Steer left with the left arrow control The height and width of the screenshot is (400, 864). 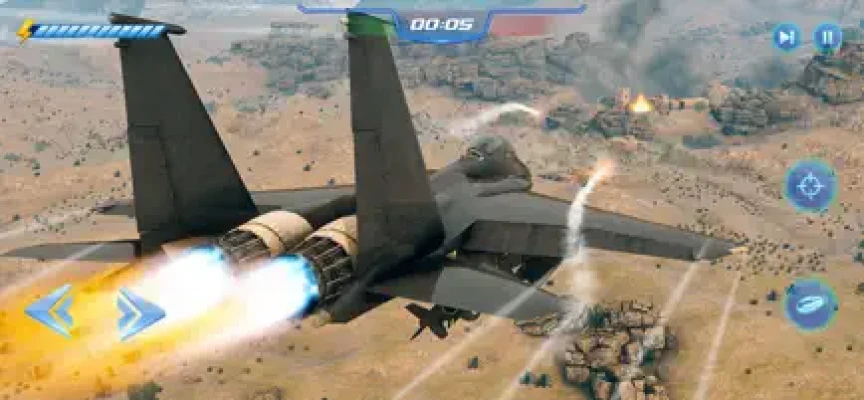[50, 311]
